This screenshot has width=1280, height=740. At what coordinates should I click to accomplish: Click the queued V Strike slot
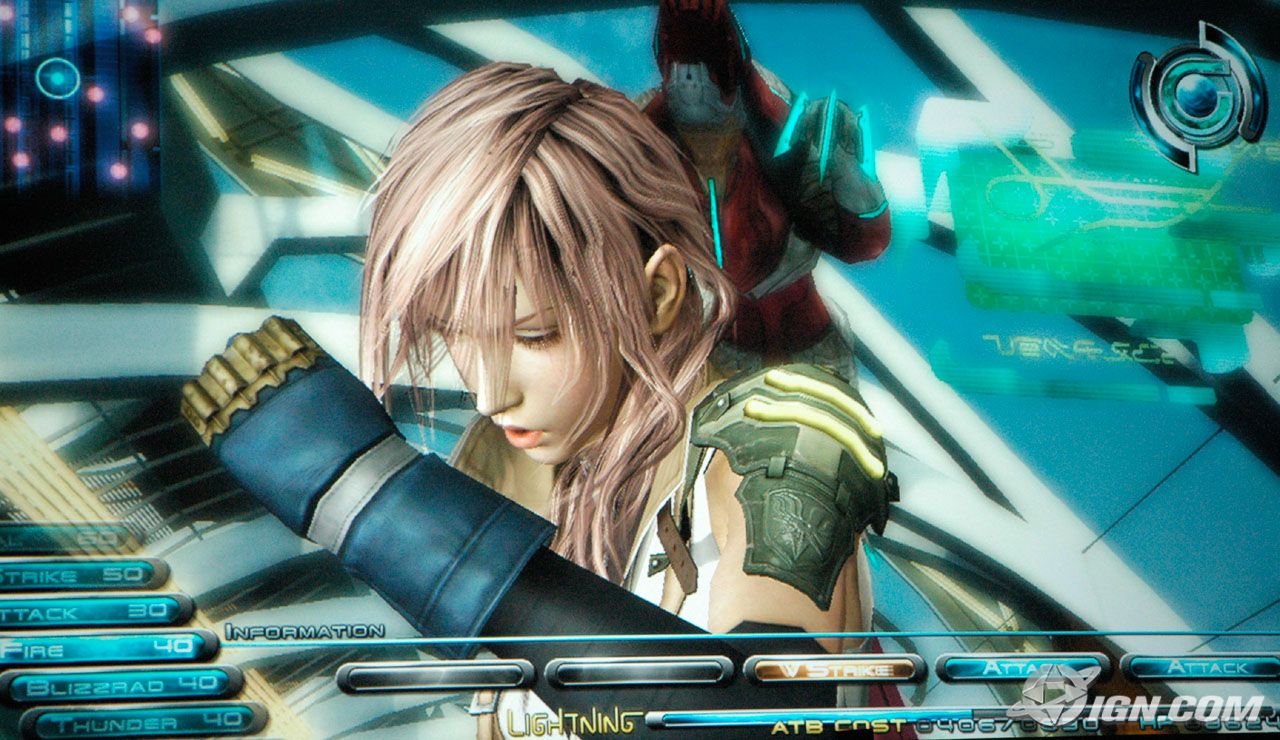click(x=833, y=669)
